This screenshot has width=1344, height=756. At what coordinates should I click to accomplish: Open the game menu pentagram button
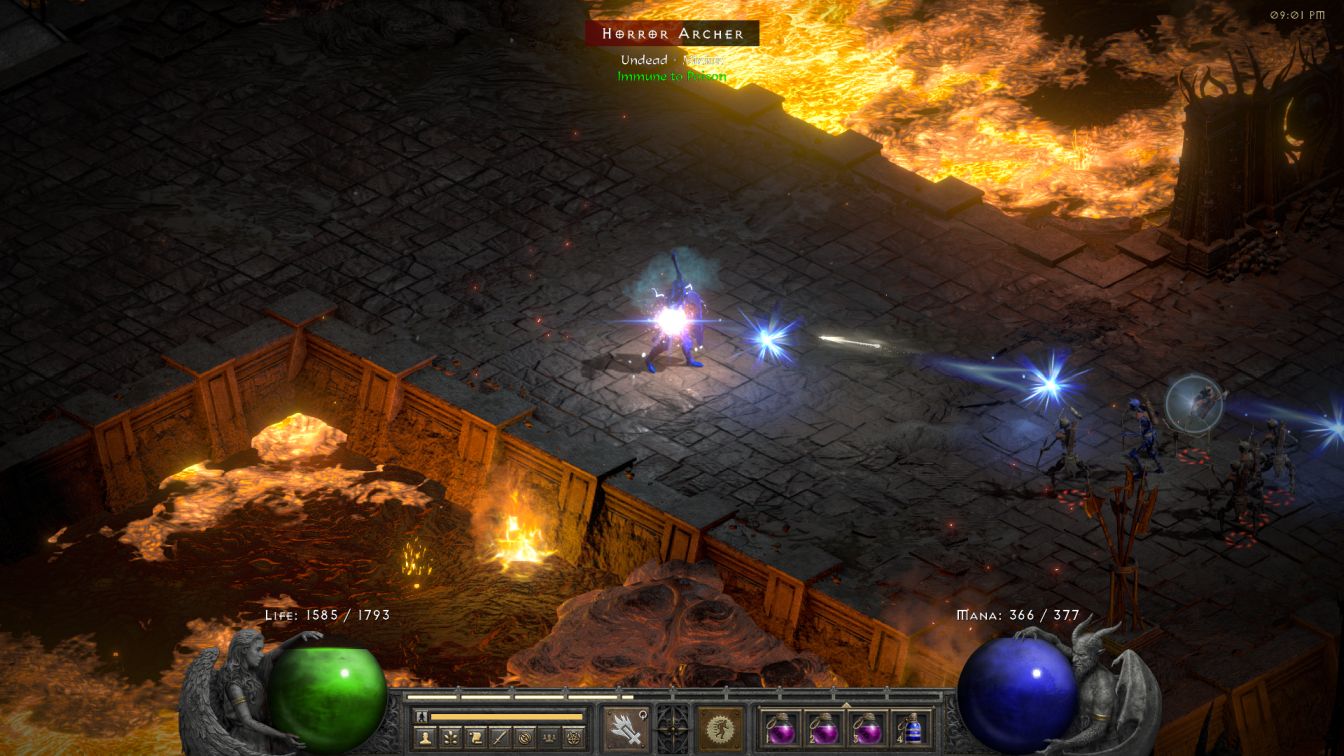click(x=572, y=738)
